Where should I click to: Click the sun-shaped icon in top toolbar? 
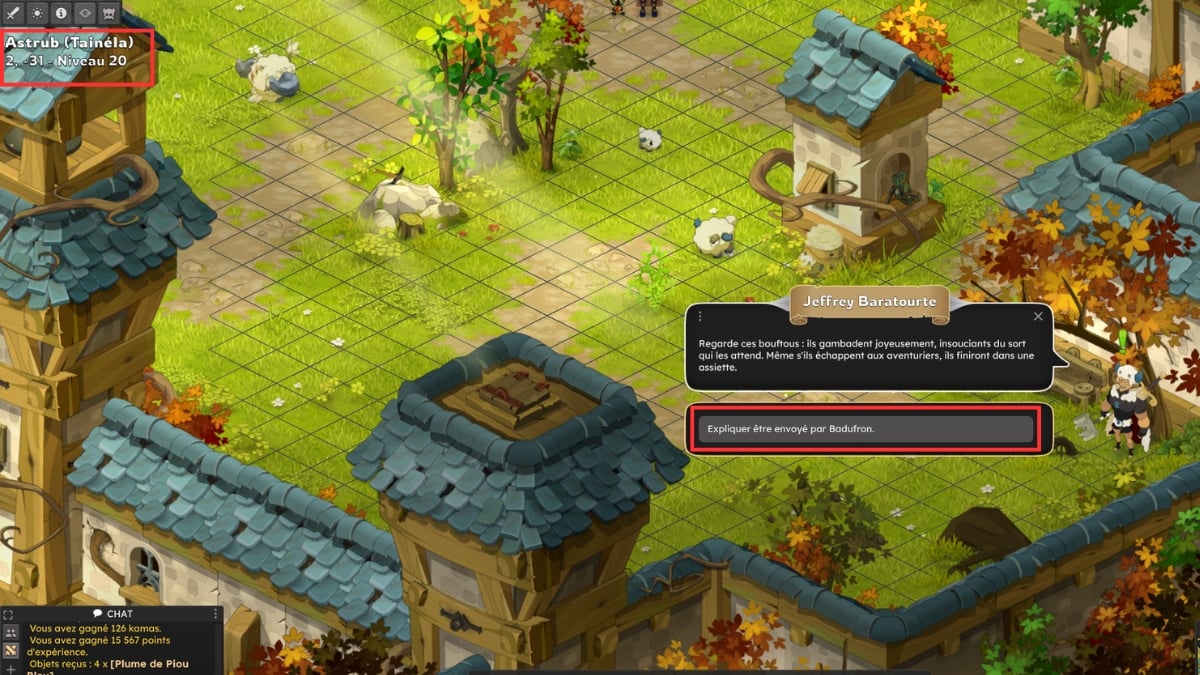click(37, 13)
